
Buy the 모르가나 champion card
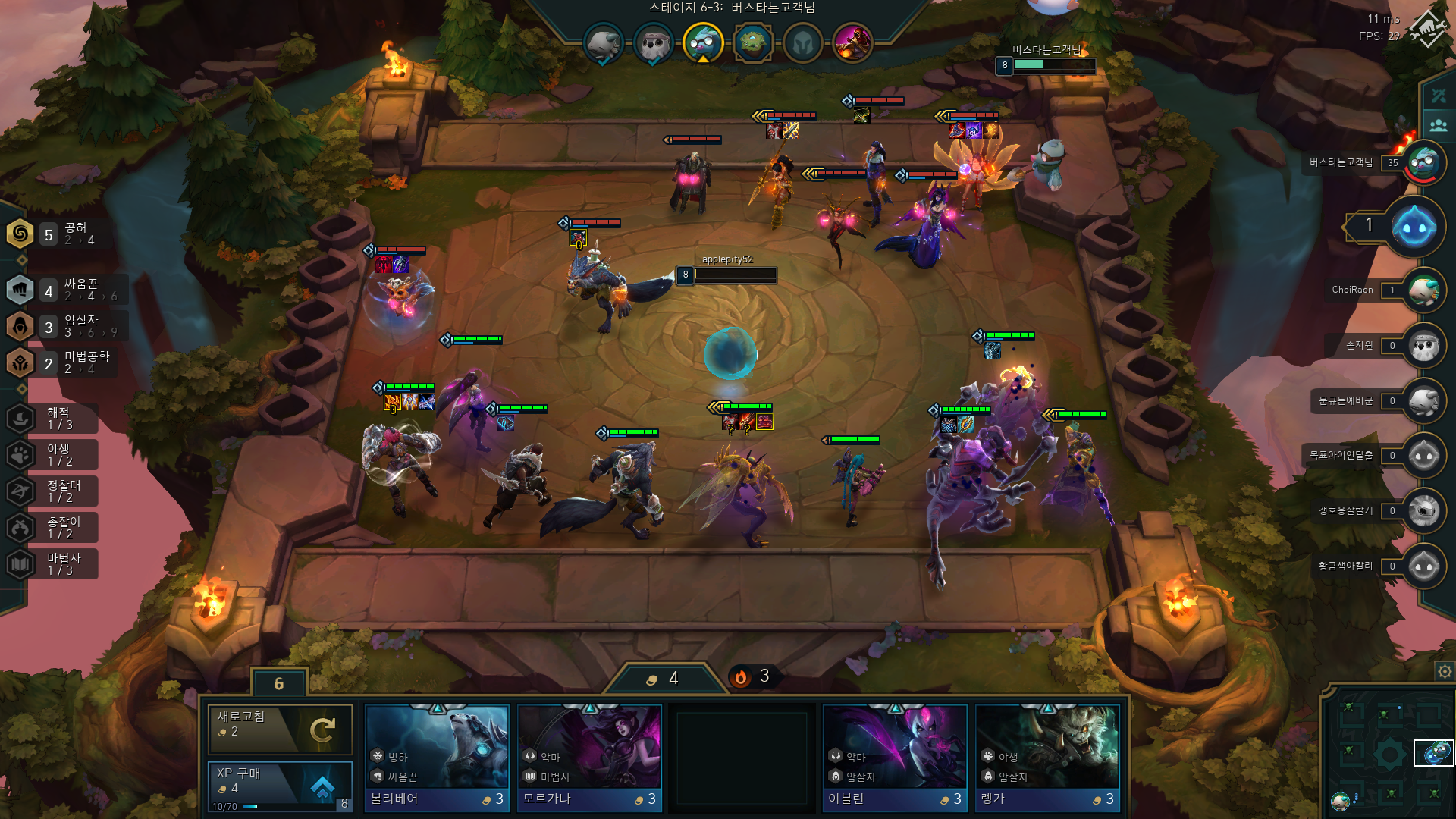(x=589, y=758)
